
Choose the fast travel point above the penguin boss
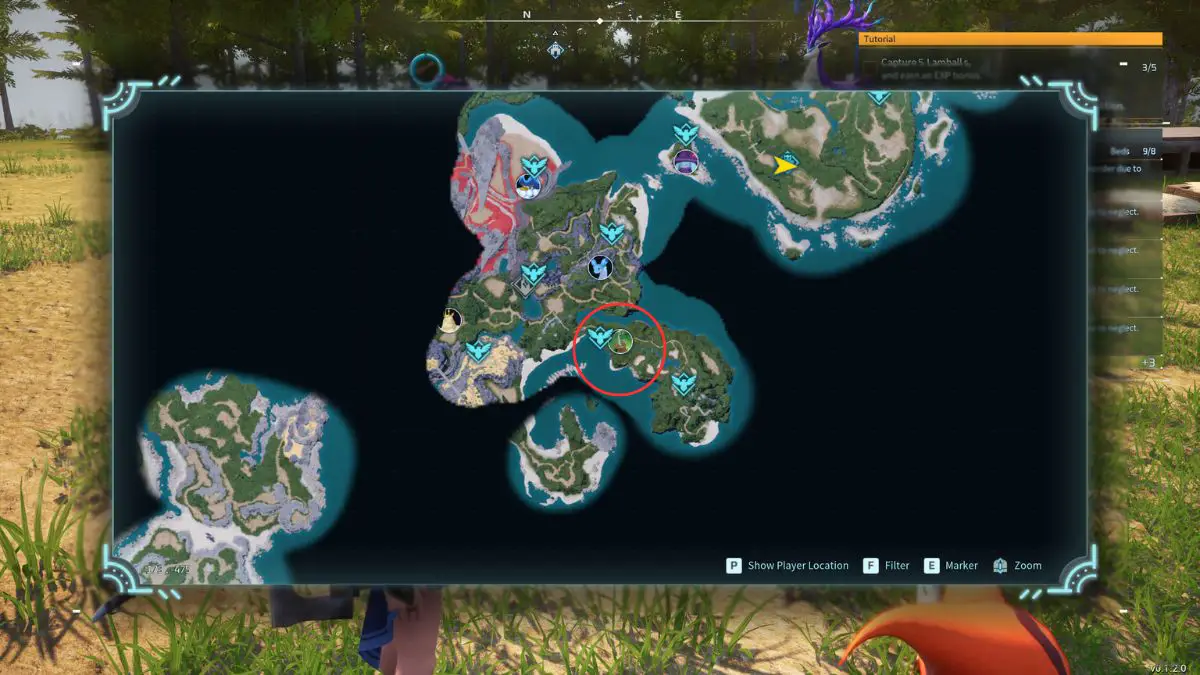pyautogui.click(x=533, y=165)
